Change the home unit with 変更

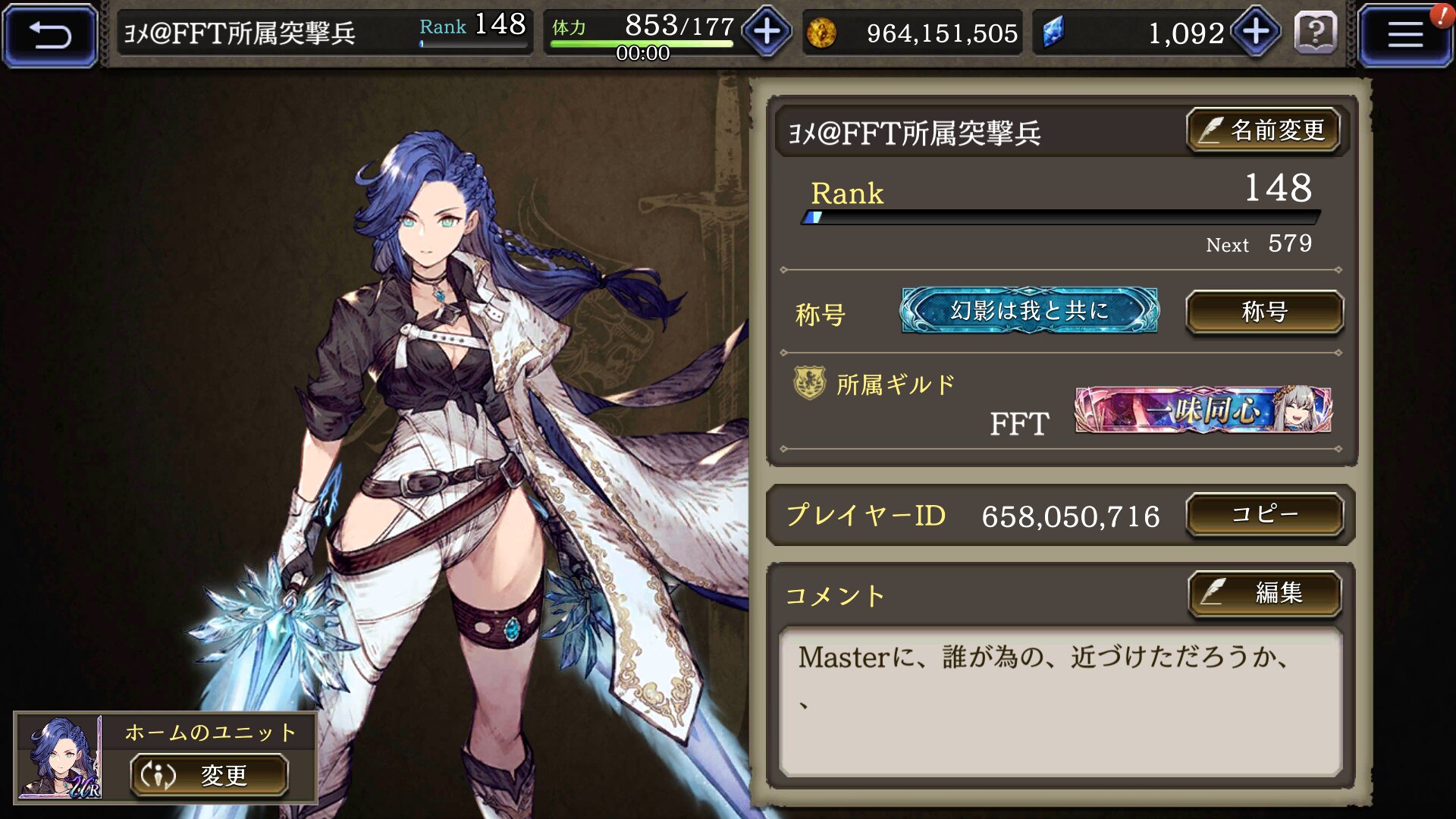(x=209, y=775)
